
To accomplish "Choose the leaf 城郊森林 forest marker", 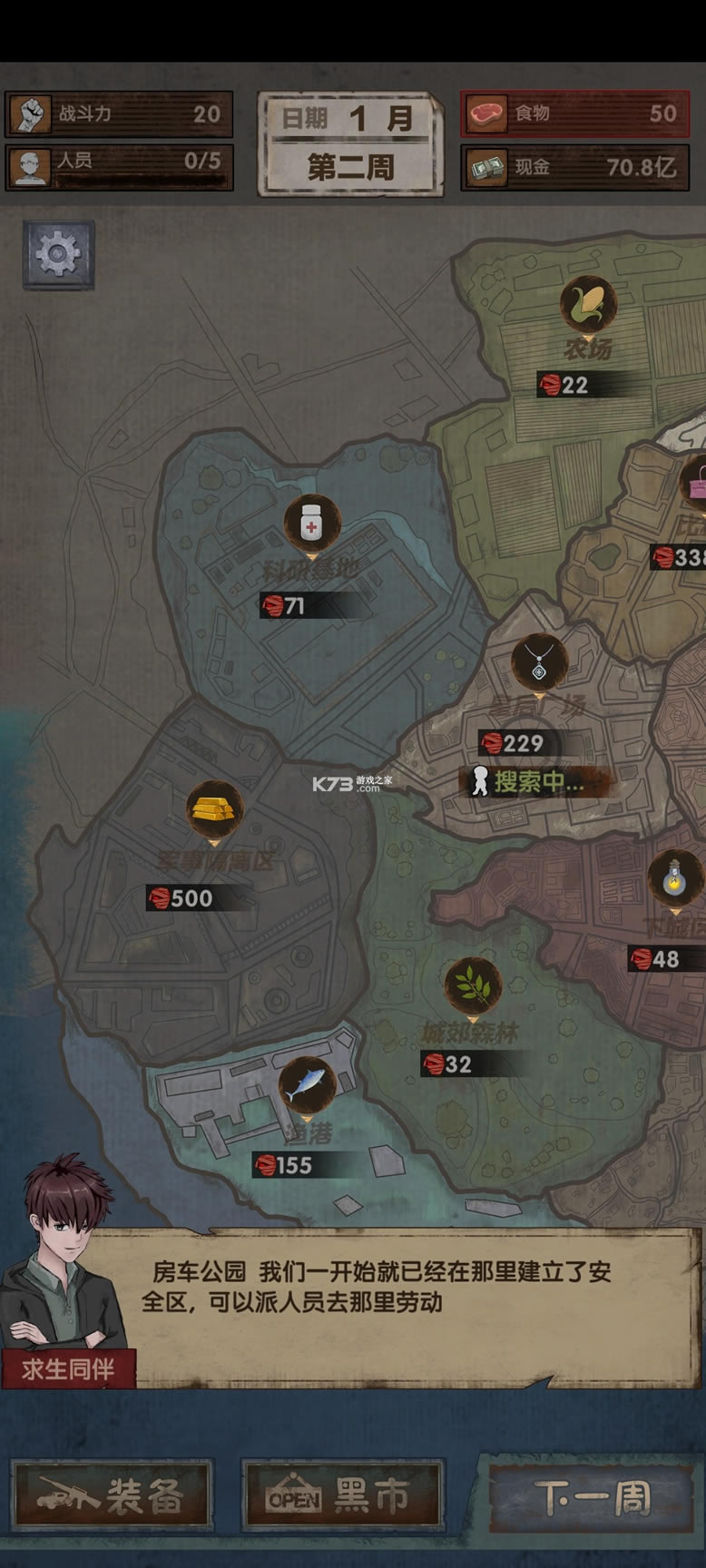I will click(473, 985).
